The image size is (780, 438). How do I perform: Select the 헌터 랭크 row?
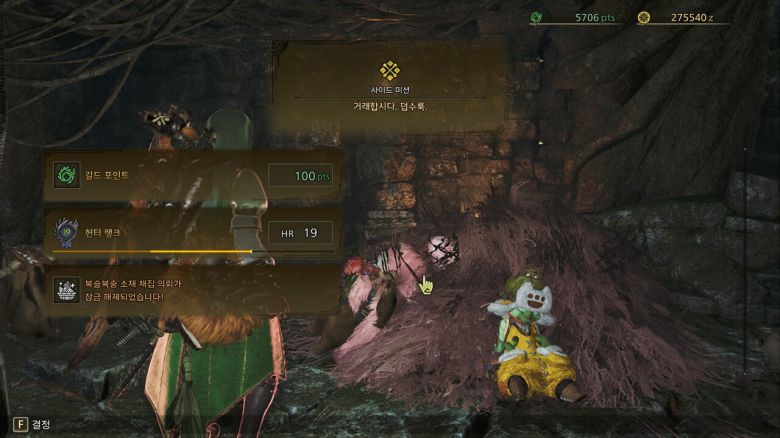(x=193, y=233)
